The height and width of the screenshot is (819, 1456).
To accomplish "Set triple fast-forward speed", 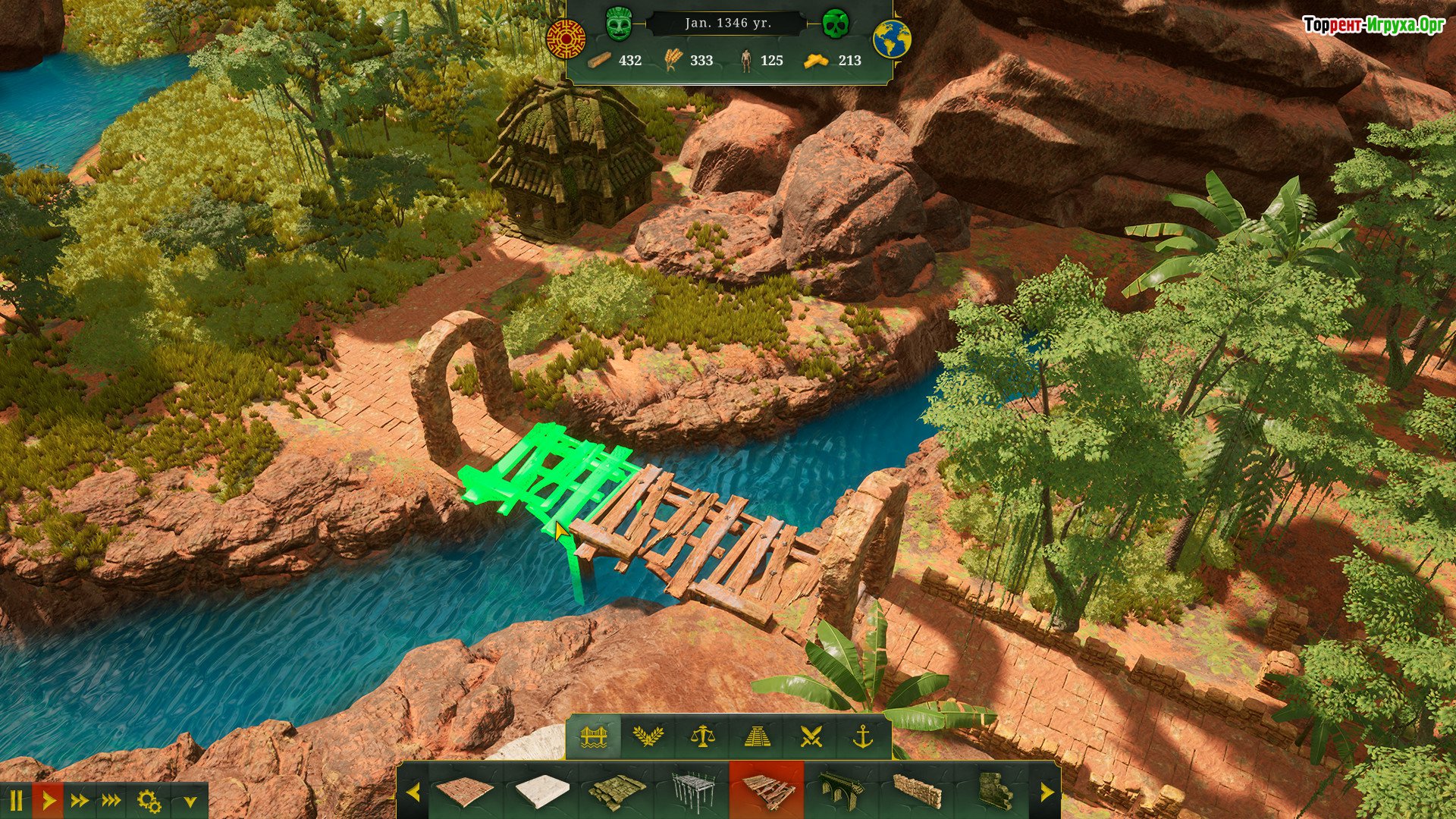I will pos(111,801).
